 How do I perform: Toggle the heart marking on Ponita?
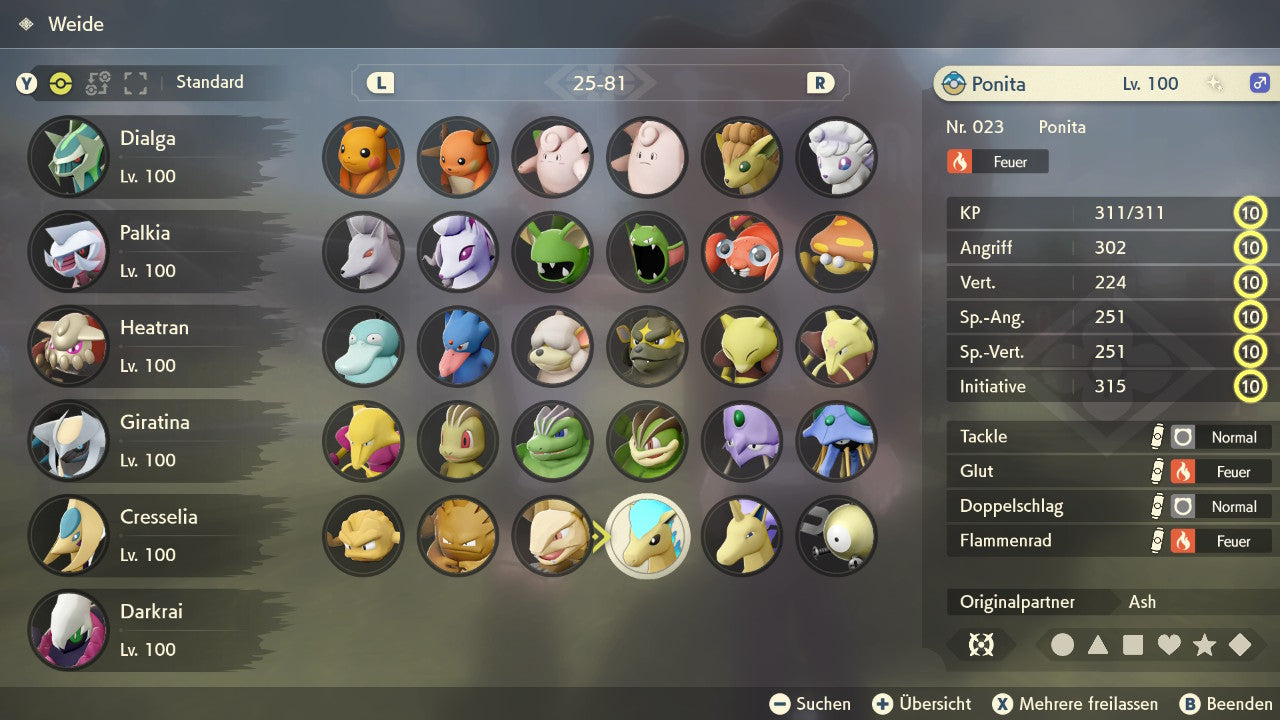click(x=1169, y=645)
